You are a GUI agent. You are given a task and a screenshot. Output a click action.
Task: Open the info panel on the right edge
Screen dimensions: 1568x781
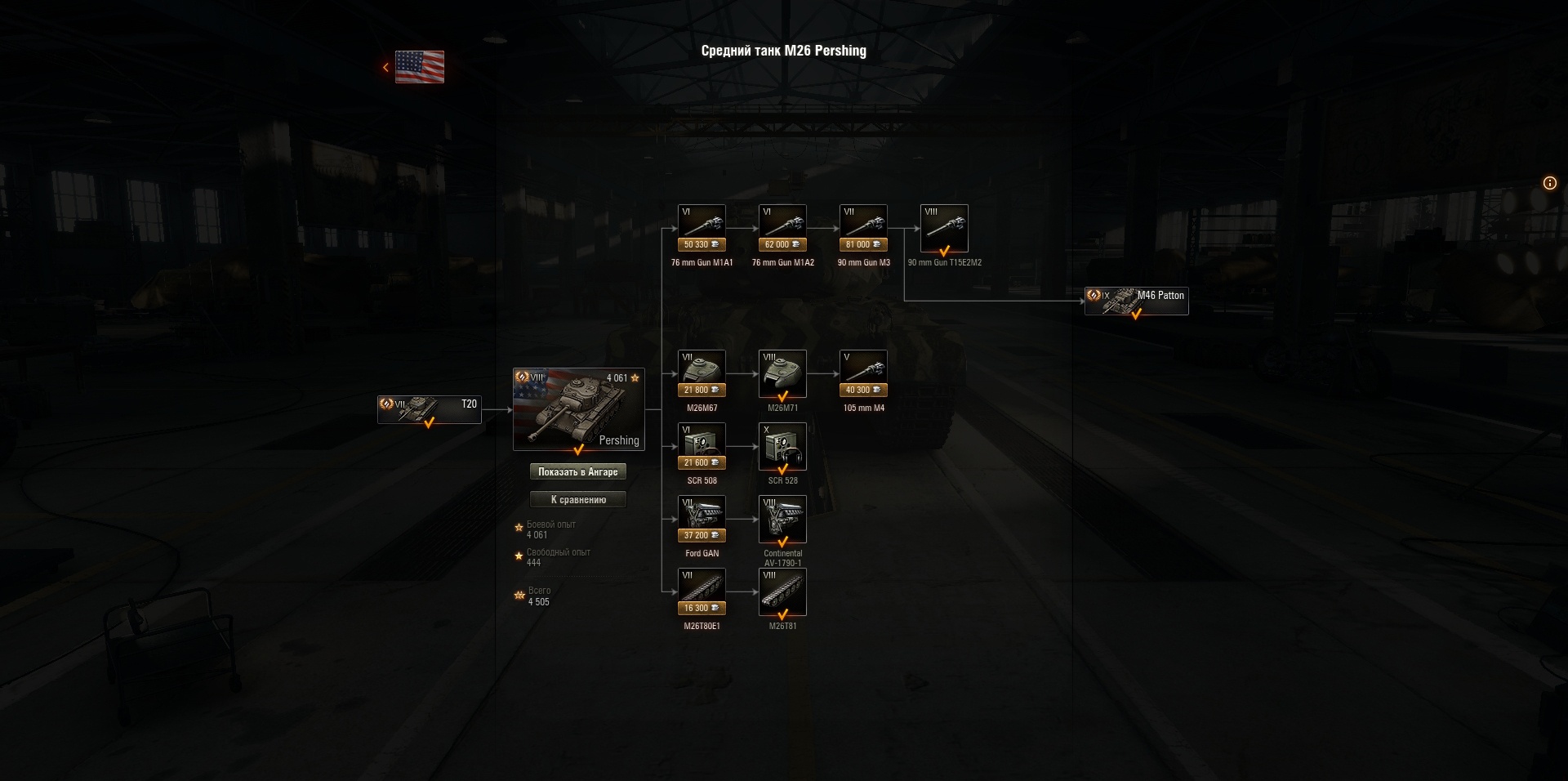click(x=1550, y=183)
